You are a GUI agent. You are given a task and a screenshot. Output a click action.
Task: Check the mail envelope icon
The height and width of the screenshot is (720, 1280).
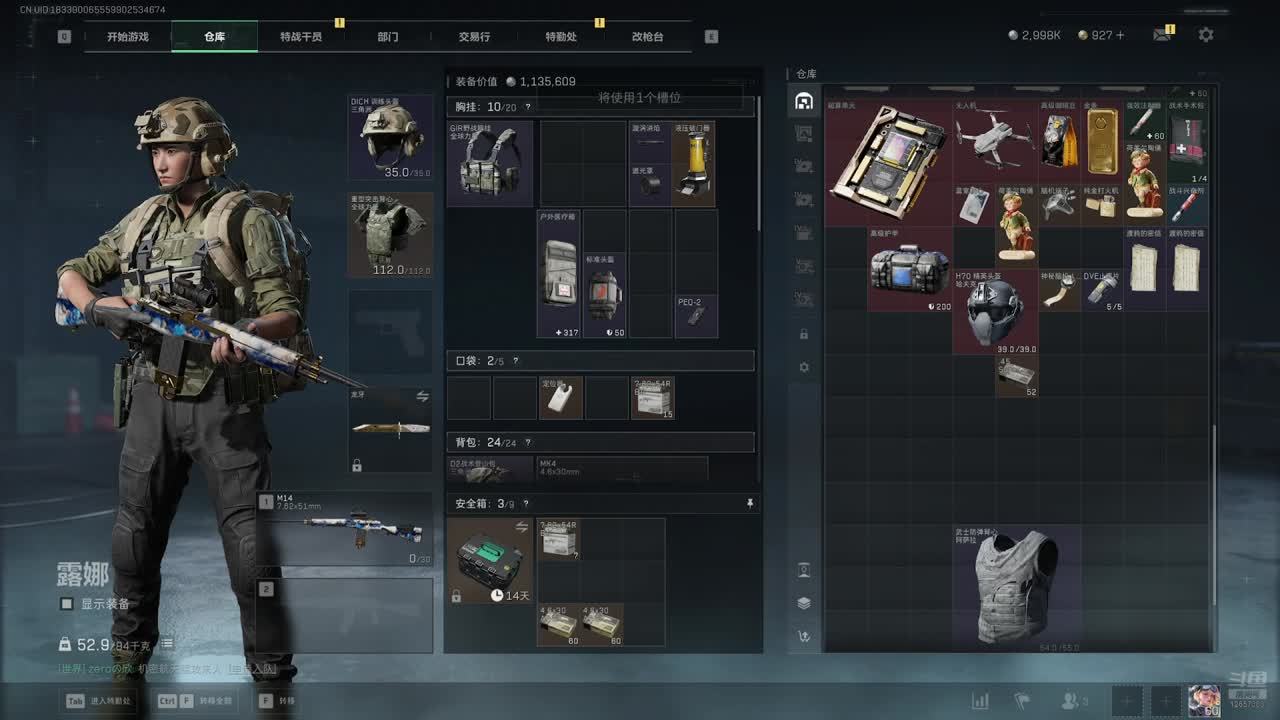point(1161,35)
